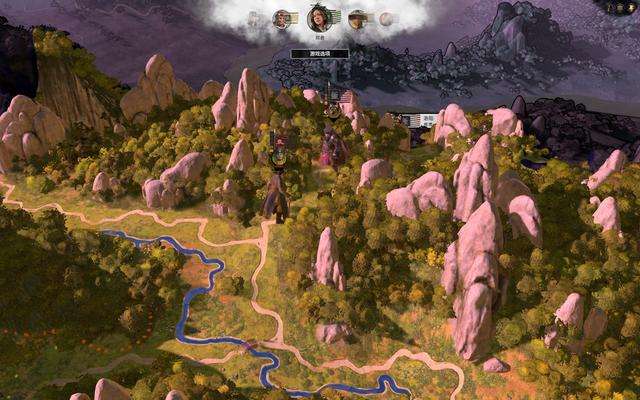Click the faded round portrait at far right
This screenshot has height=400, width=640.
386,19
